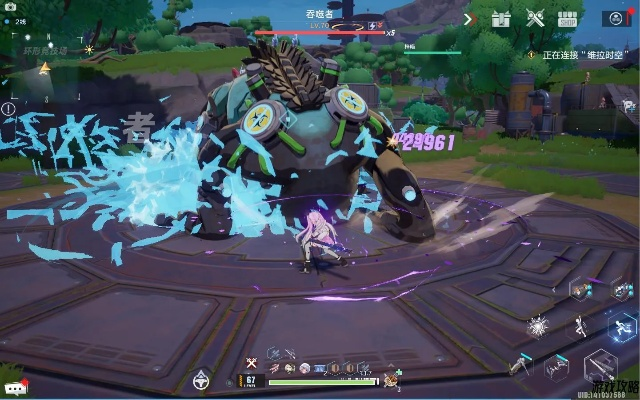Tap the jump figure icon

click(580, 326)
